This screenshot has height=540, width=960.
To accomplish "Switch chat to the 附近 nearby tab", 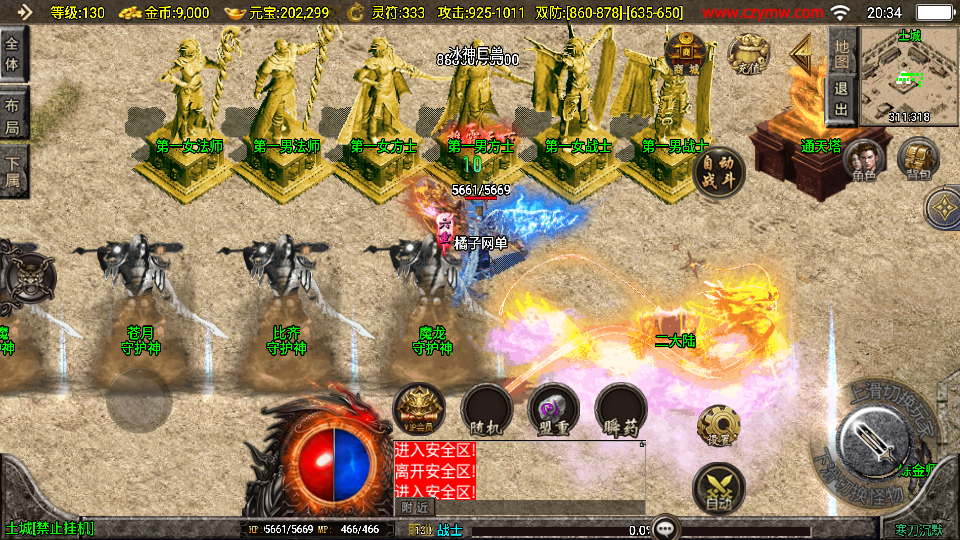I will (x=410, y=508).
